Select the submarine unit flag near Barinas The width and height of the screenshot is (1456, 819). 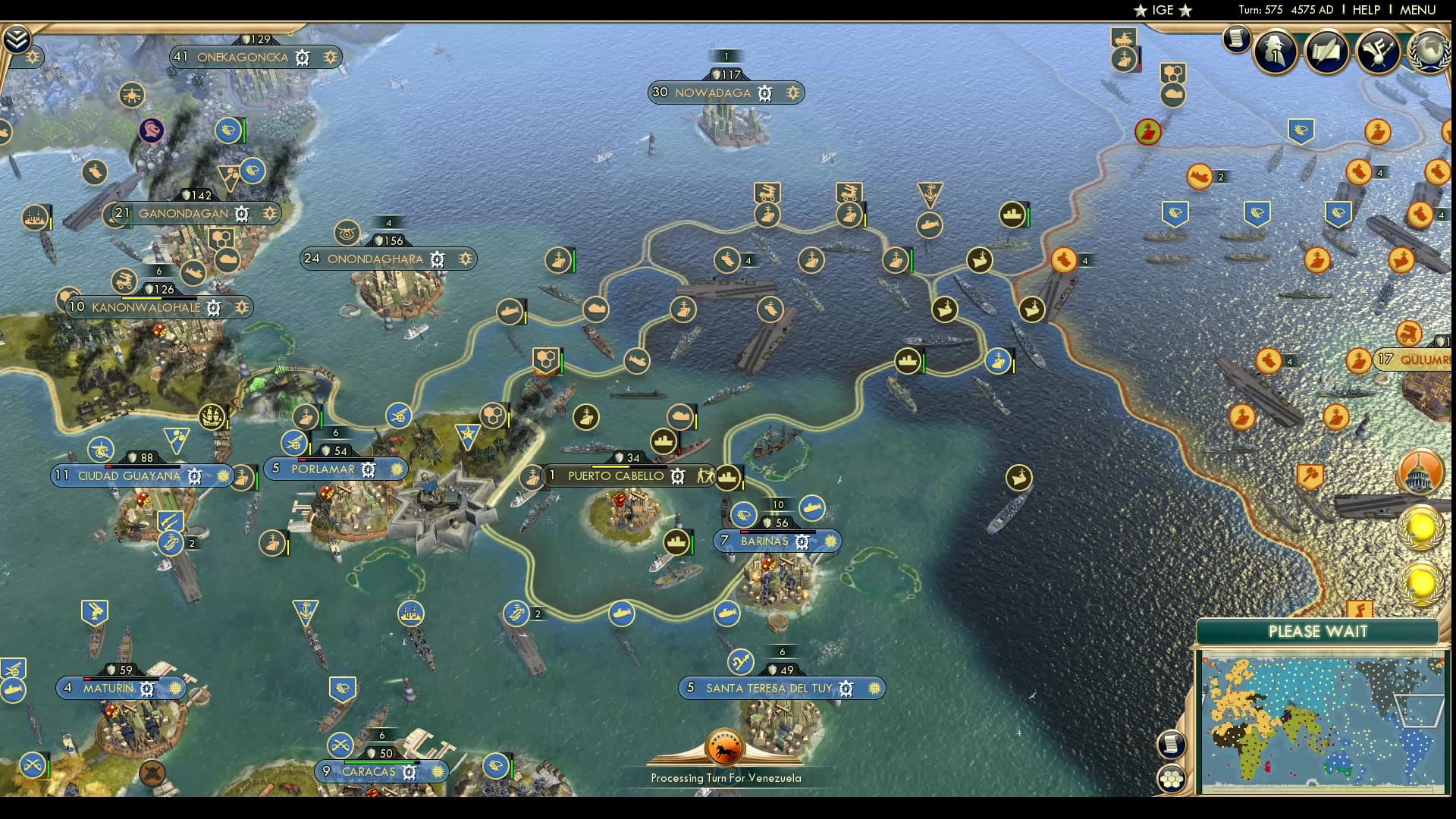point(814,509)
